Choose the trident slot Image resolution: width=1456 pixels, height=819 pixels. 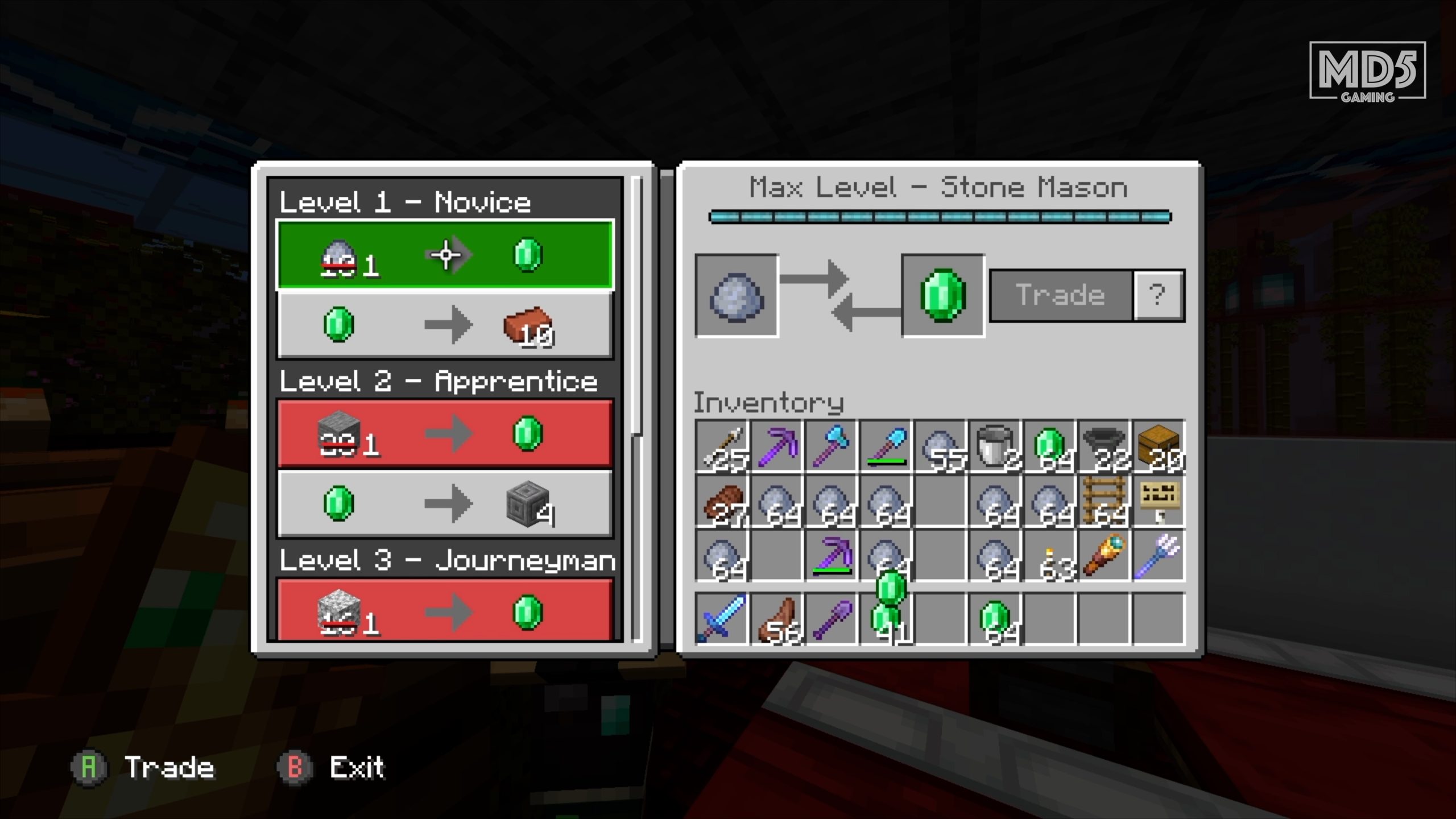click(1159, 556)
